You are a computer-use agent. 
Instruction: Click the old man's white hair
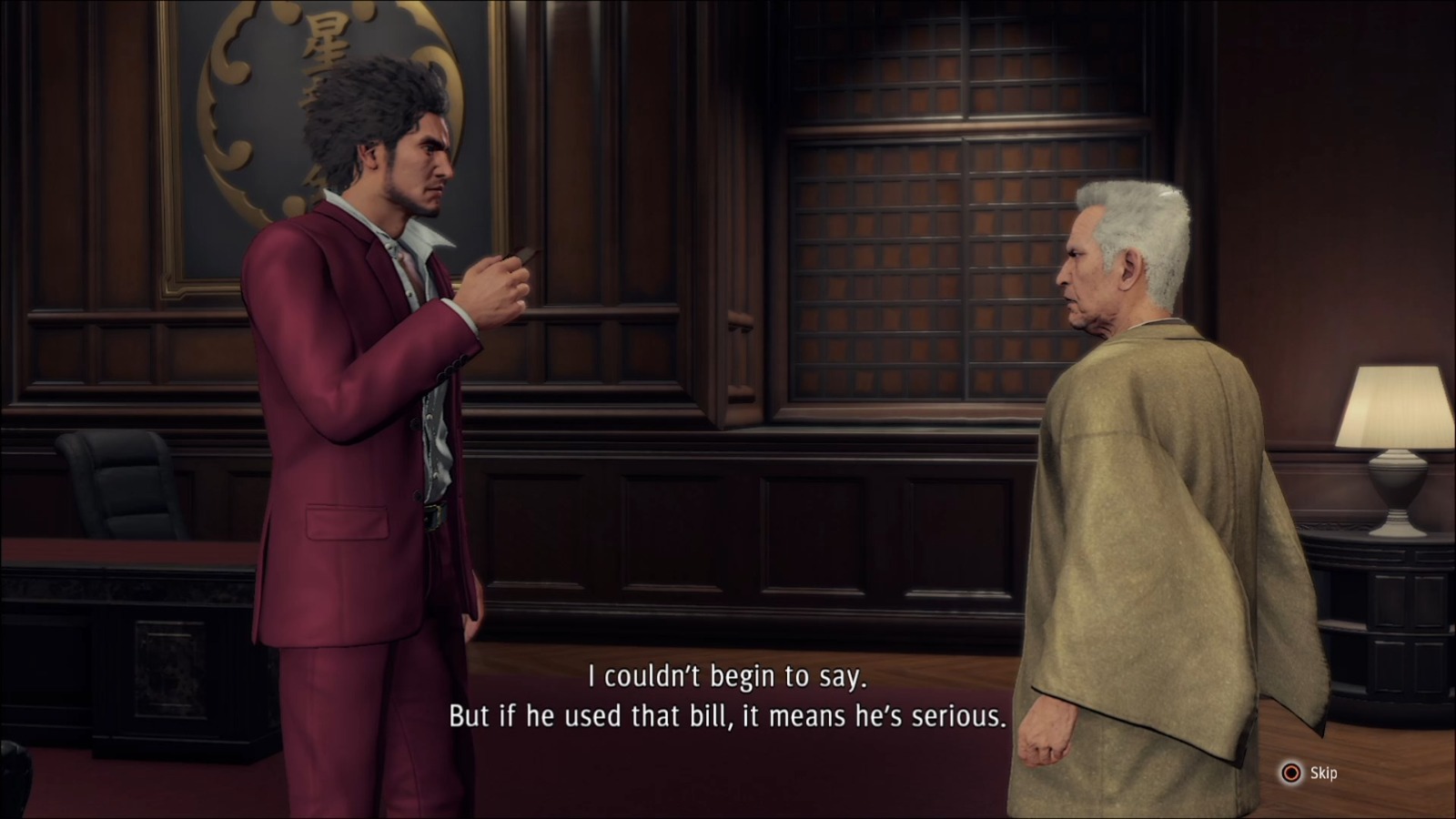pos(1137,209)
